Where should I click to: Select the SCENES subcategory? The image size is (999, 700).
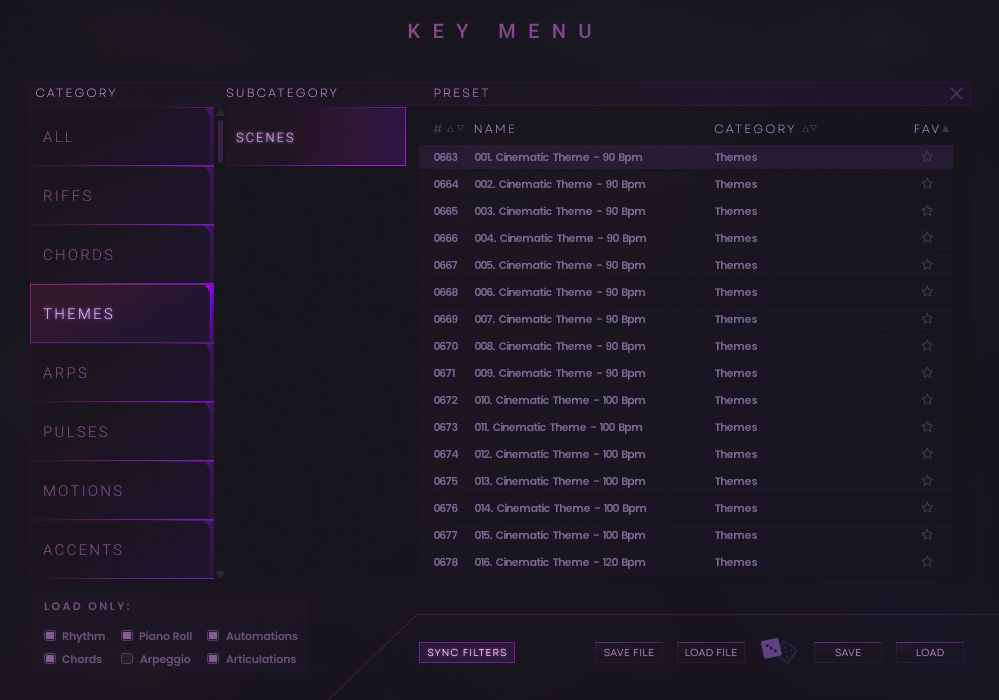click(x=315, y=137)
